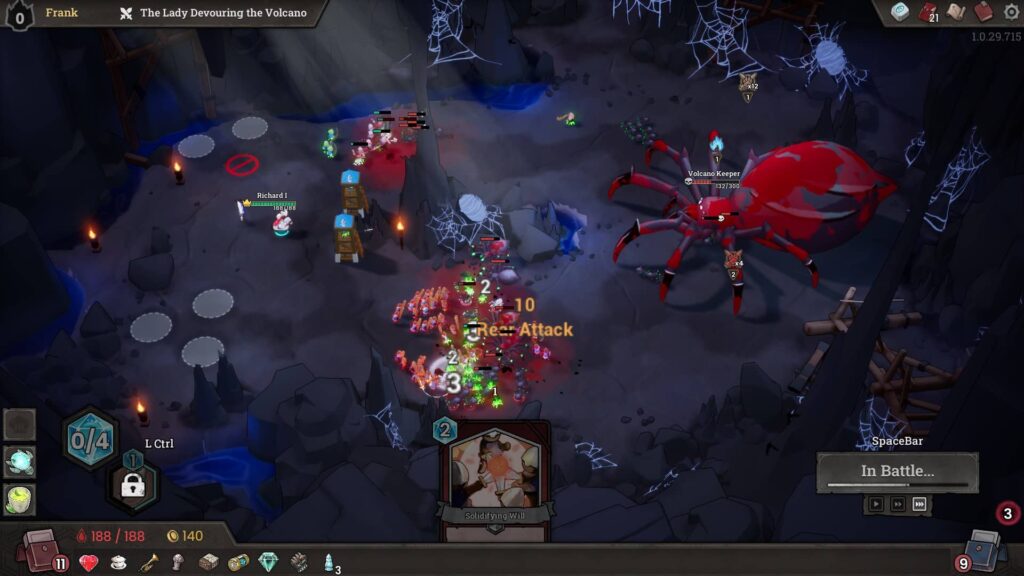Open the red card deck showing 21
This screenshot has width=1024, height=576.
point(929,13)
